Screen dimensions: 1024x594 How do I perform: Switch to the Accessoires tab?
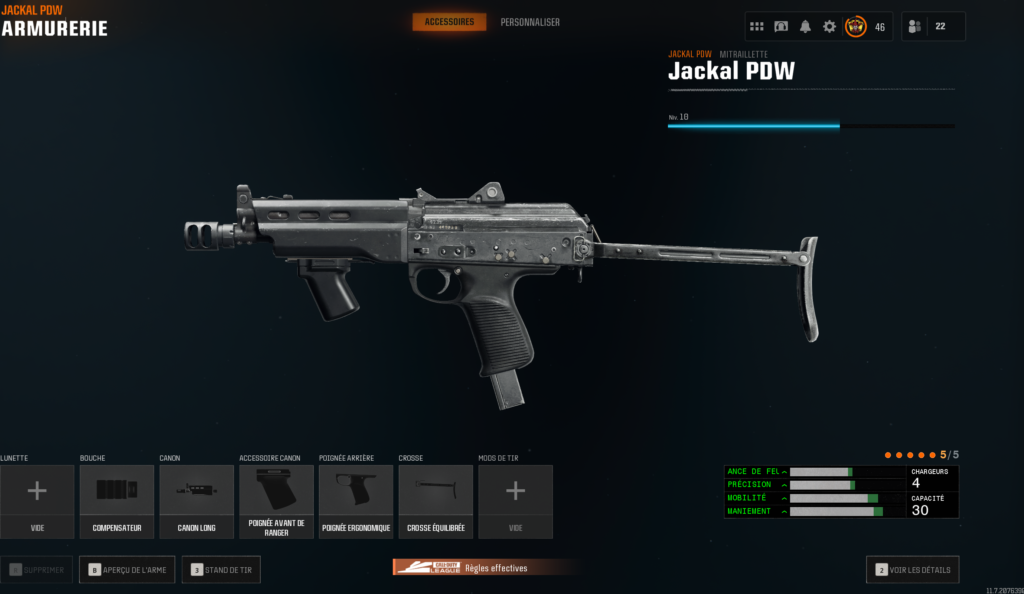point(449,22)
